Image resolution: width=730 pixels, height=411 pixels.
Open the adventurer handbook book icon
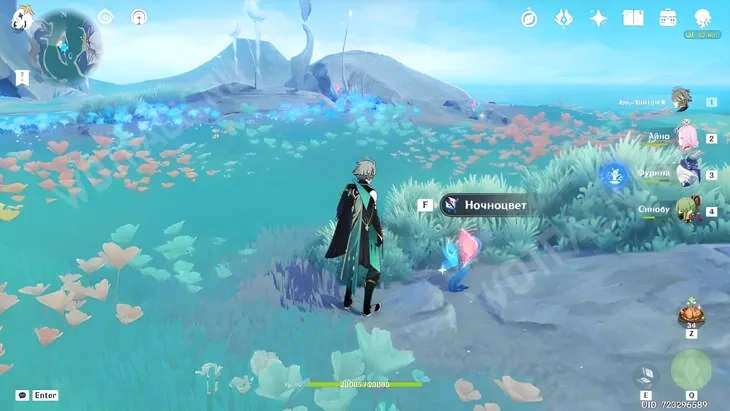click(632, 18)
